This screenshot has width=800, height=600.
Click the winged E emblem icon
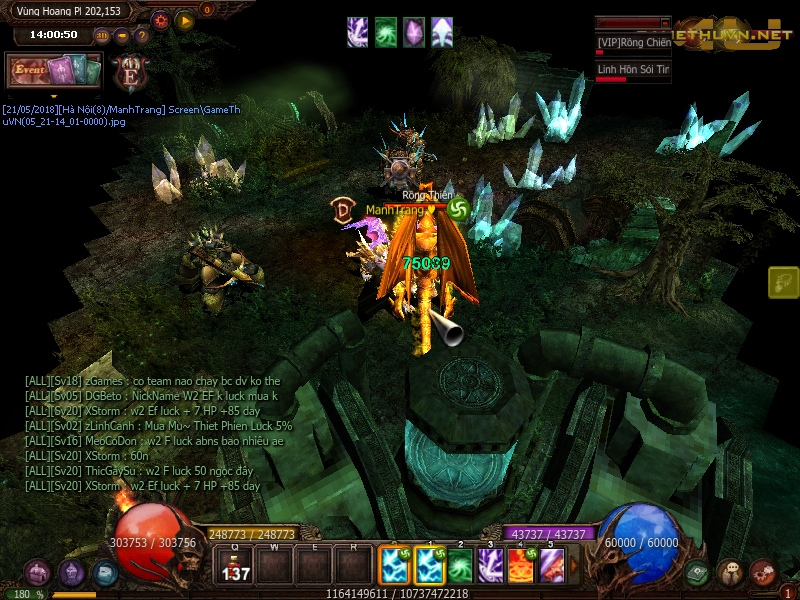coord(131,73)
